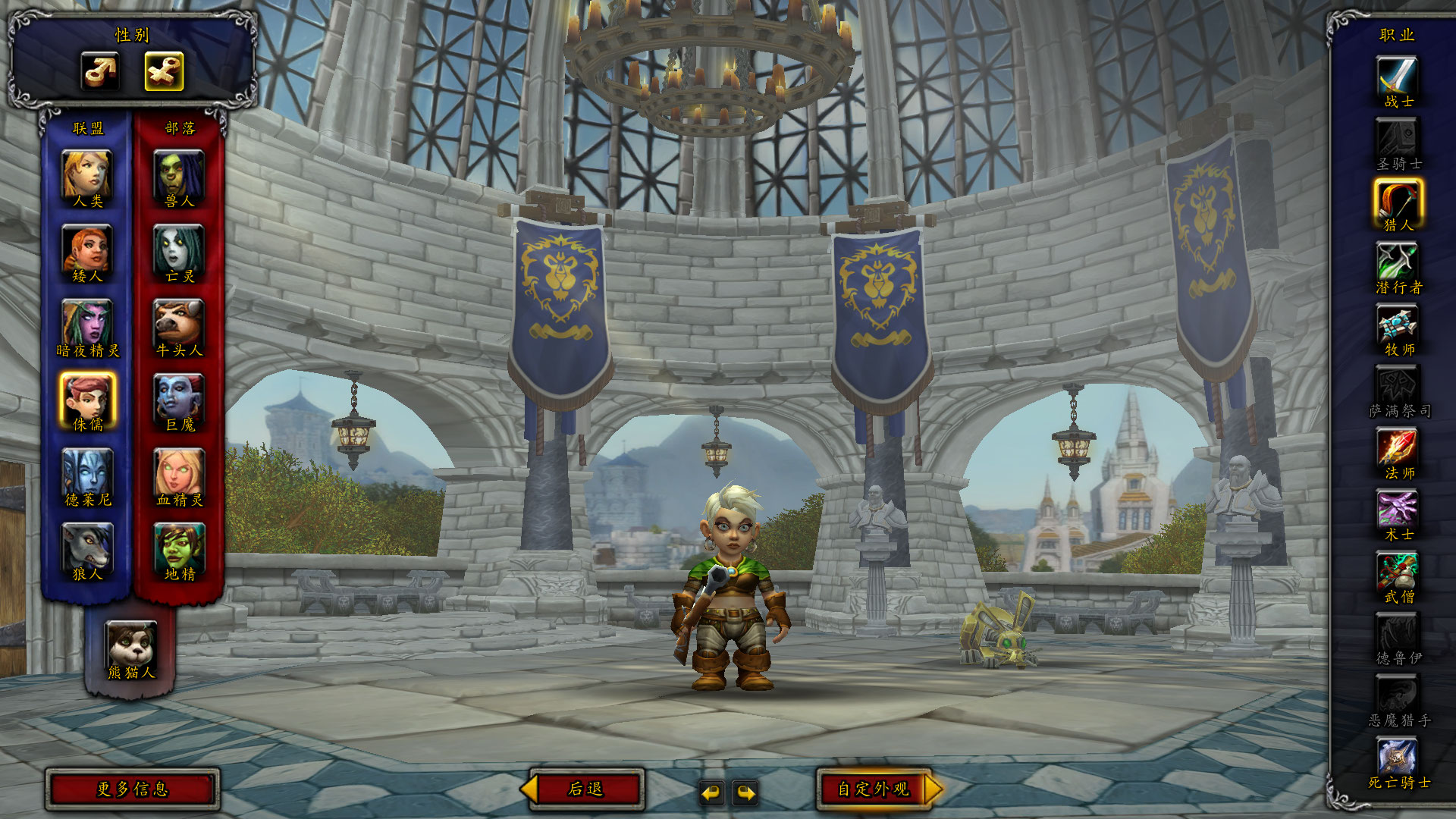Select the Night Elf (暗夜精灵) race
The width and height of the screenshot is (1456, 819).
point(87,325)
